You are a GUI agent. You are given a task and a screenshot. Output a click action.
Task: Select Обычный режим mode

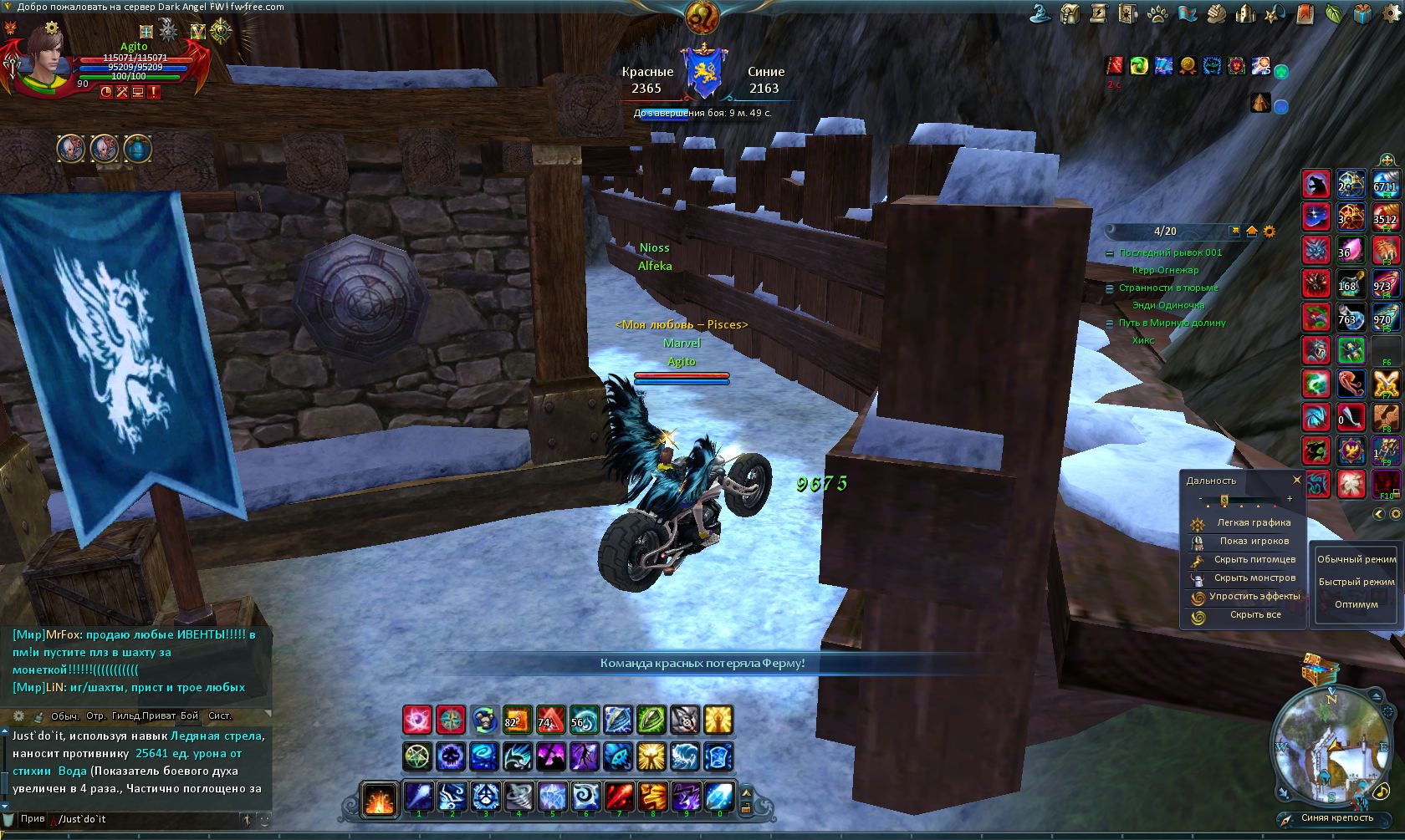1356,559
